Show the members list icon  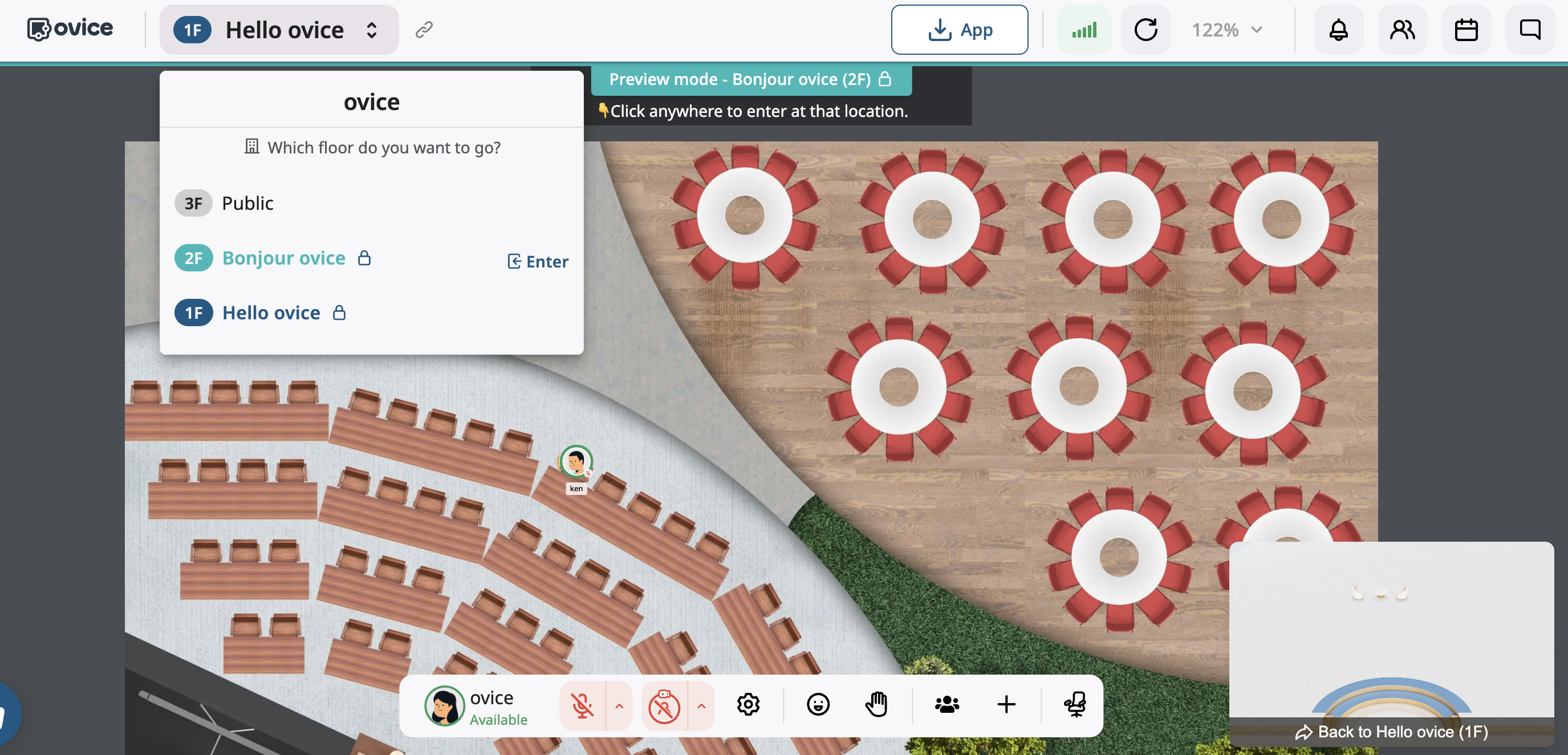[1402, 30]
